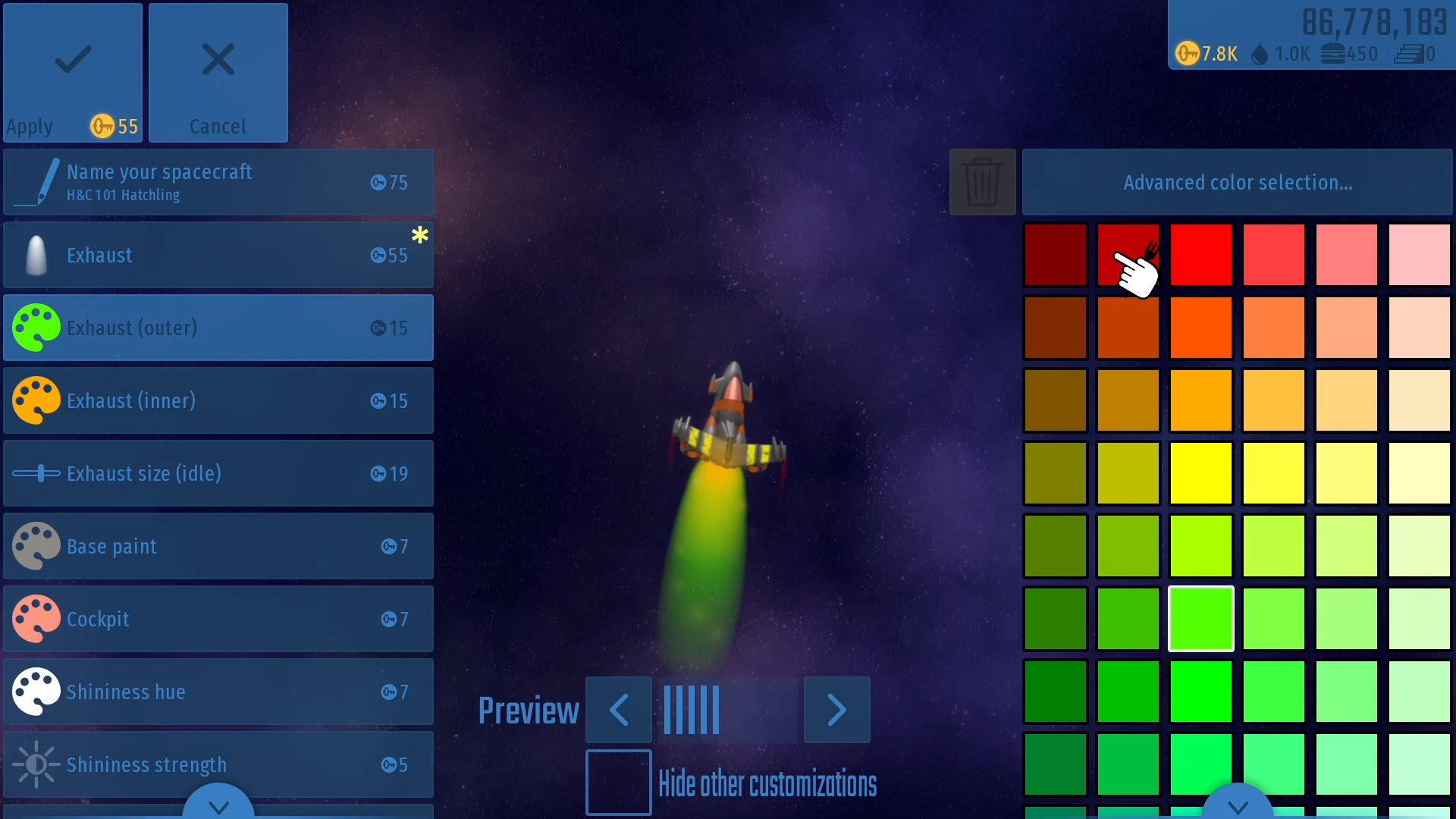Screen dimensions: 1456x819
Task: Click the Shininess strength brightness icon
Action: 35,764
